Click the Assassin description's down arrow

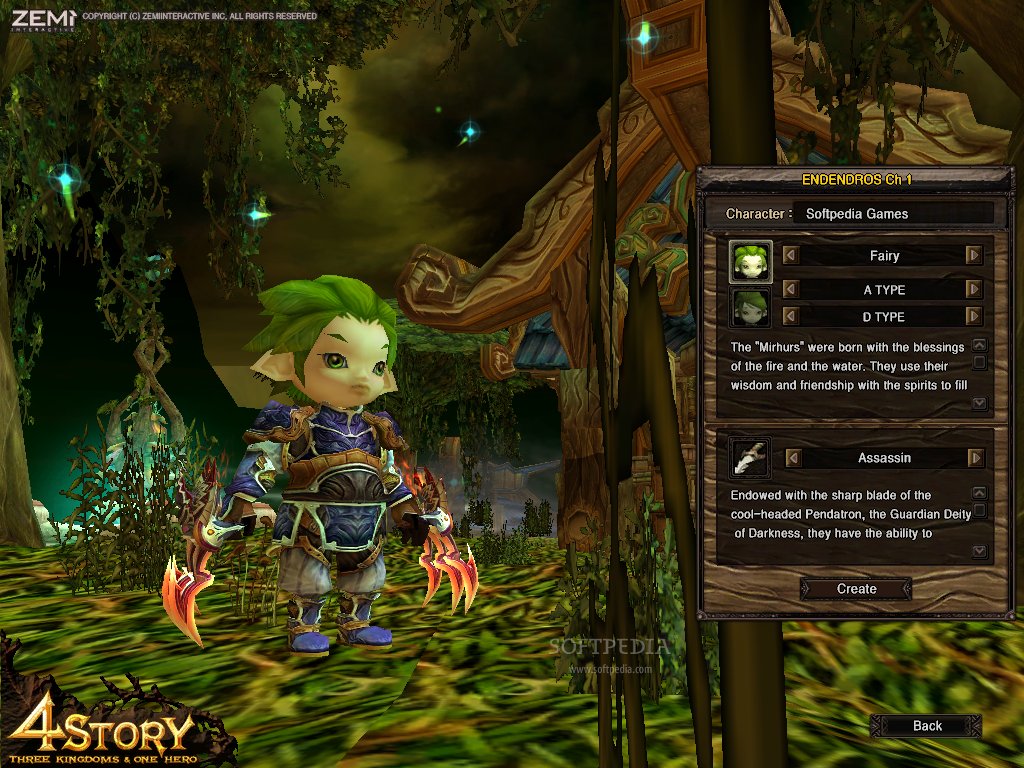tap(979, 552)
